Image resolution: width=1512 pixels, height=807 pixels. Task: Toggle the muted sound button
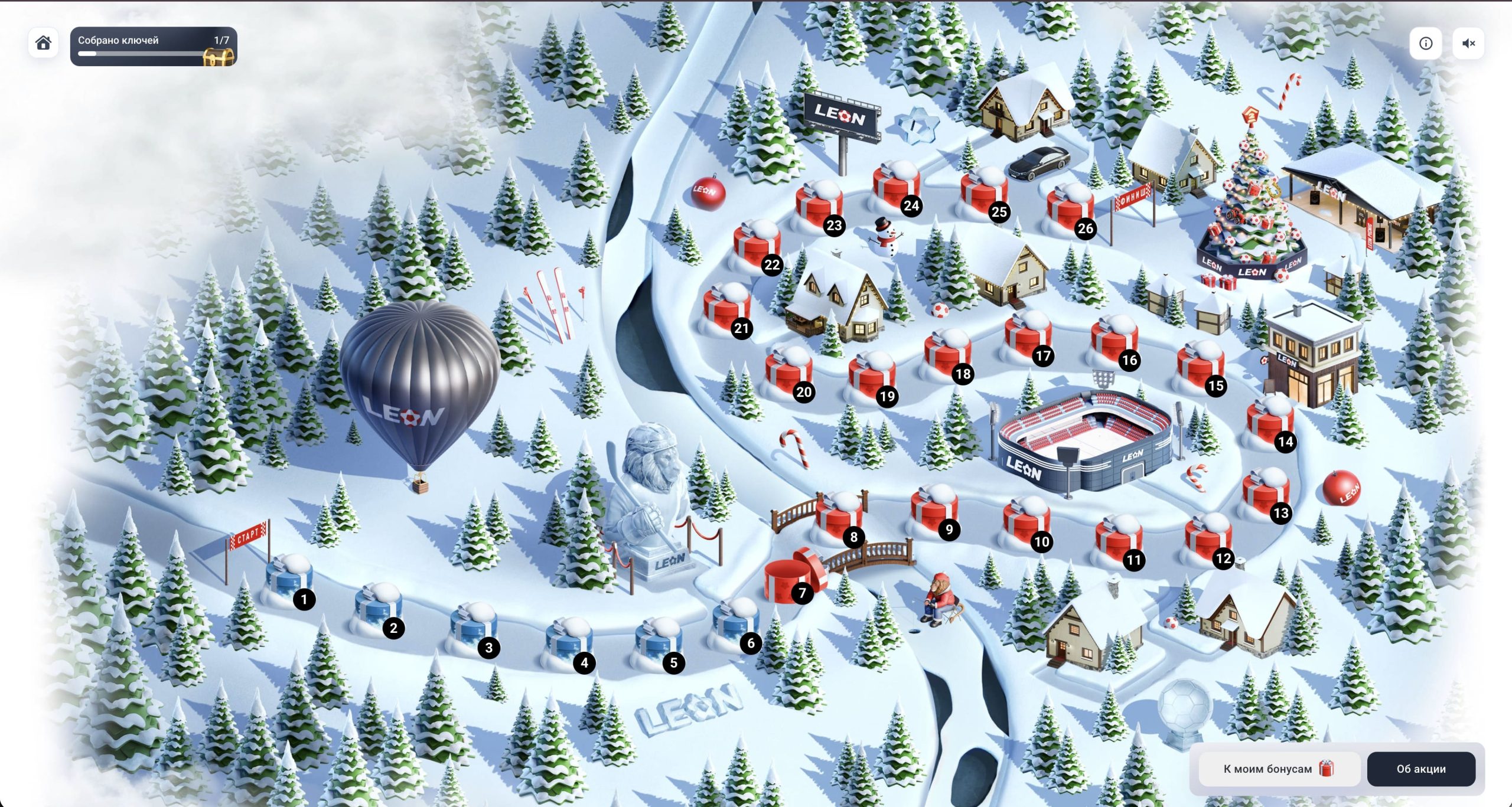point(1468,43)
